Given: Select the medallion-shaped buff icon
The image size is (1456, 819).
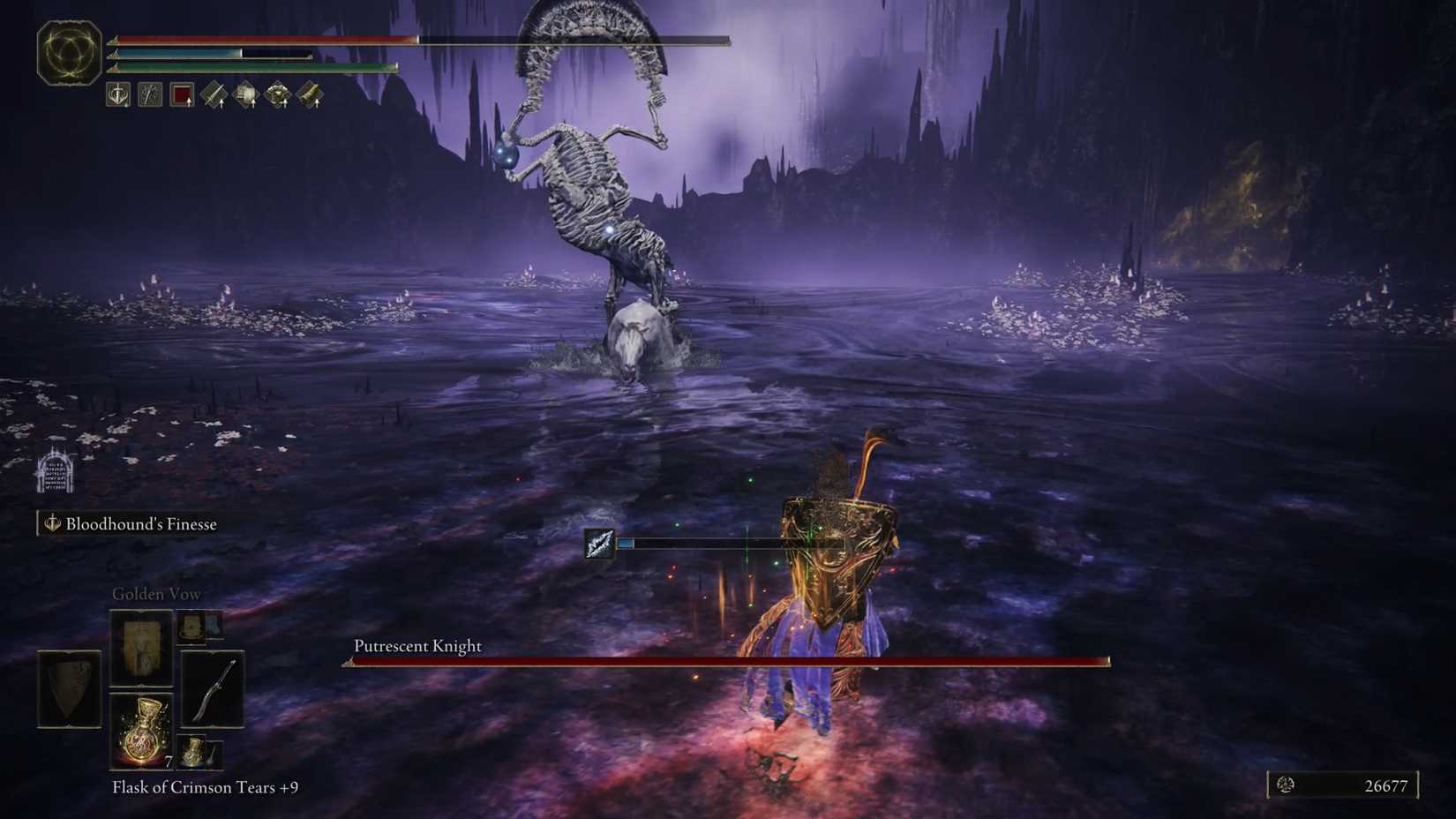Looking at the screenshot, I should pos(278,94).
